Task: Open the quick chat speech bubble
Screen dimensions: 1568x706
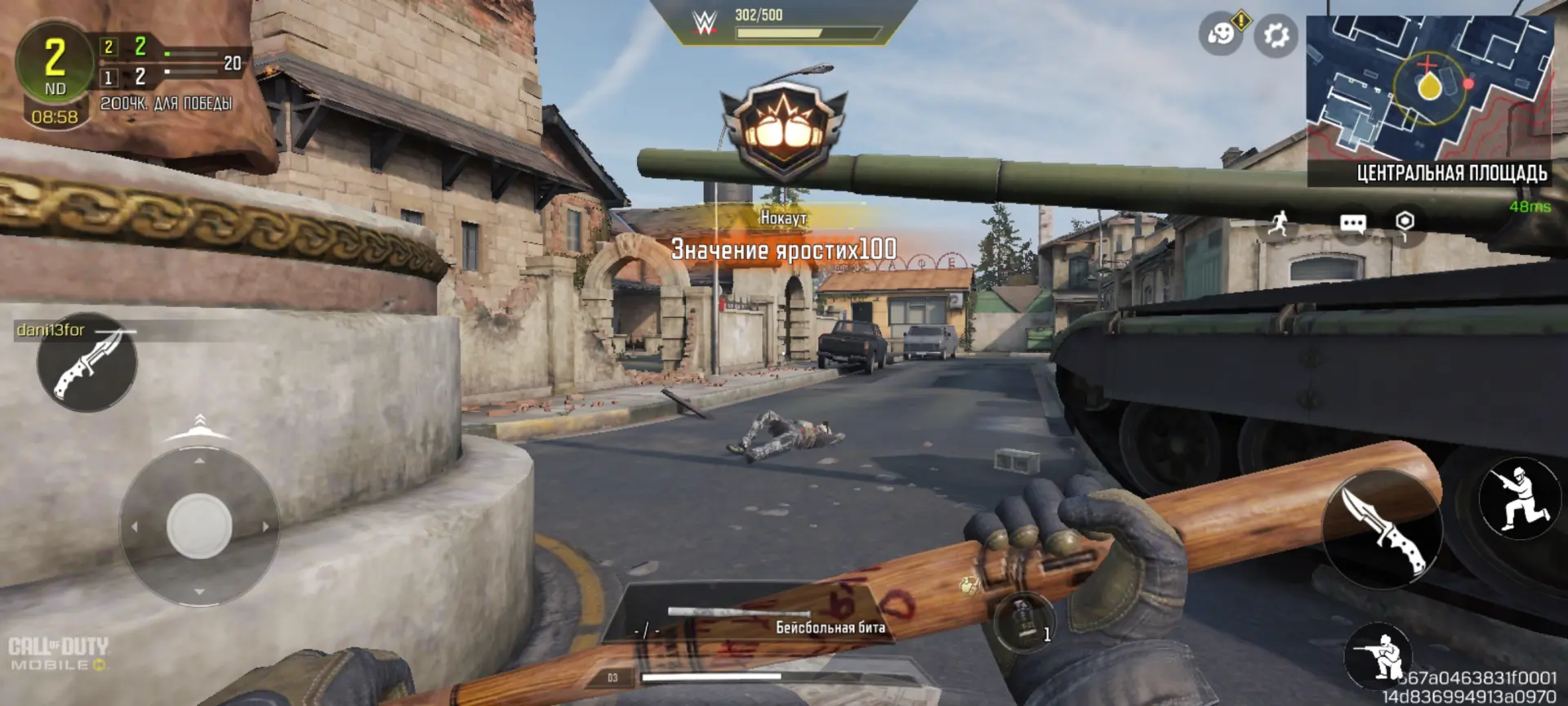Action: (x=1352, y=223)
